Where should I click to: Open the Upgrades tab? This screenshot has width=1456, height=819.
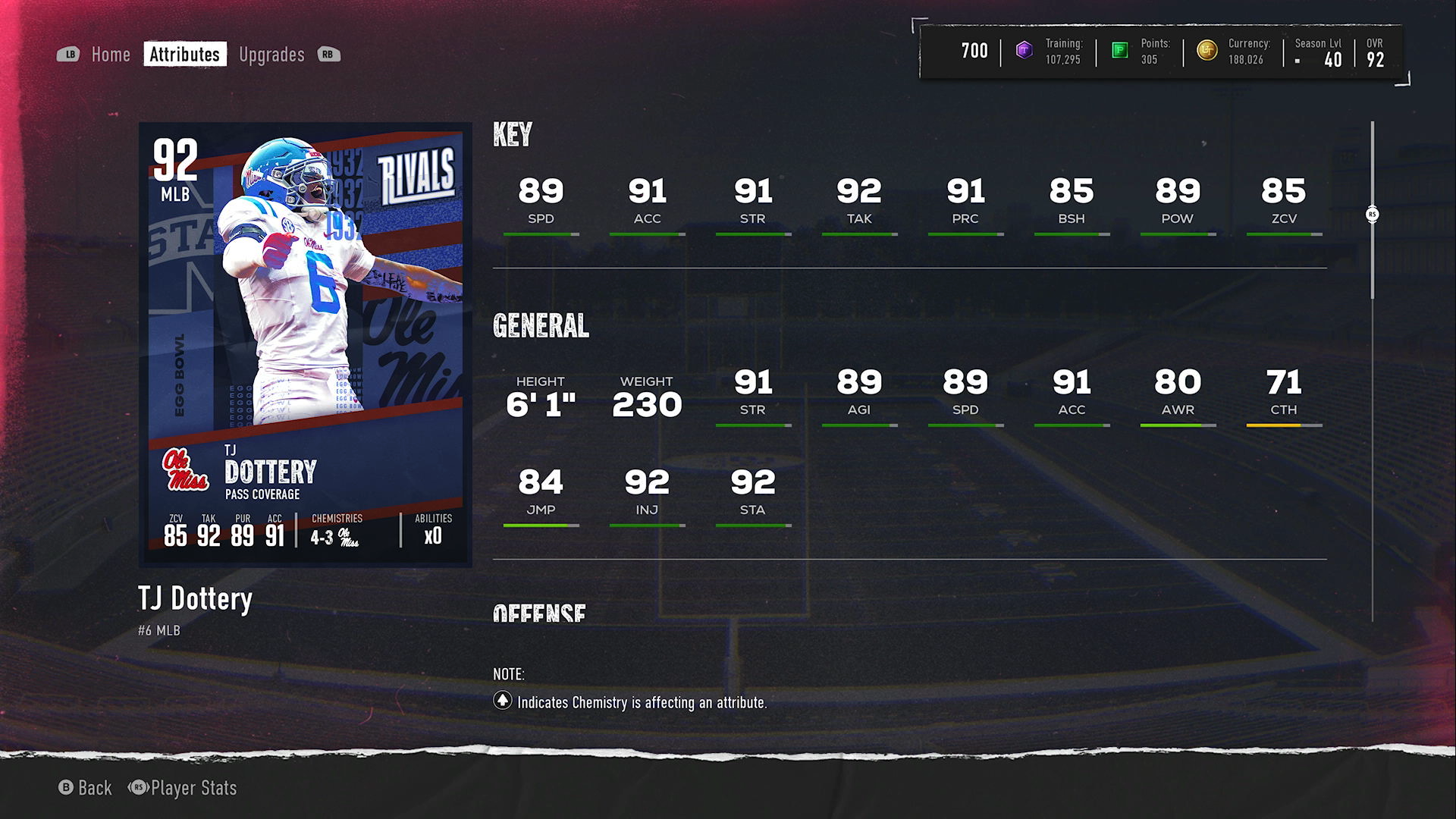[271, 54]
